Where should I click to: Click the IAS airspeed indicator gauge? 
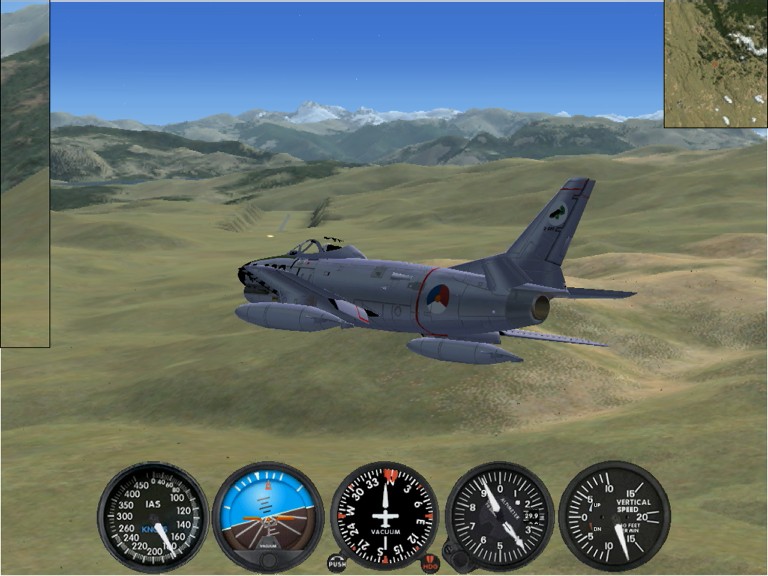[x=152, y=516]
